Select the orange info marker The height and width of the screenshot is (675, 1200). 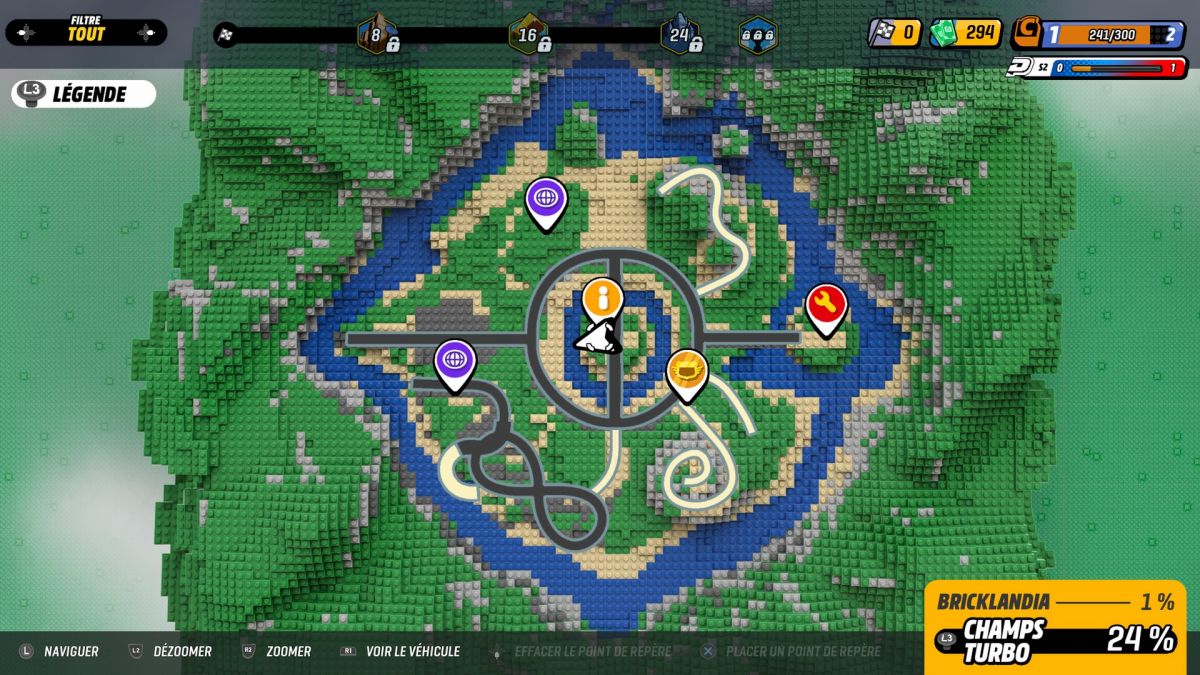[x=602, y=297]
